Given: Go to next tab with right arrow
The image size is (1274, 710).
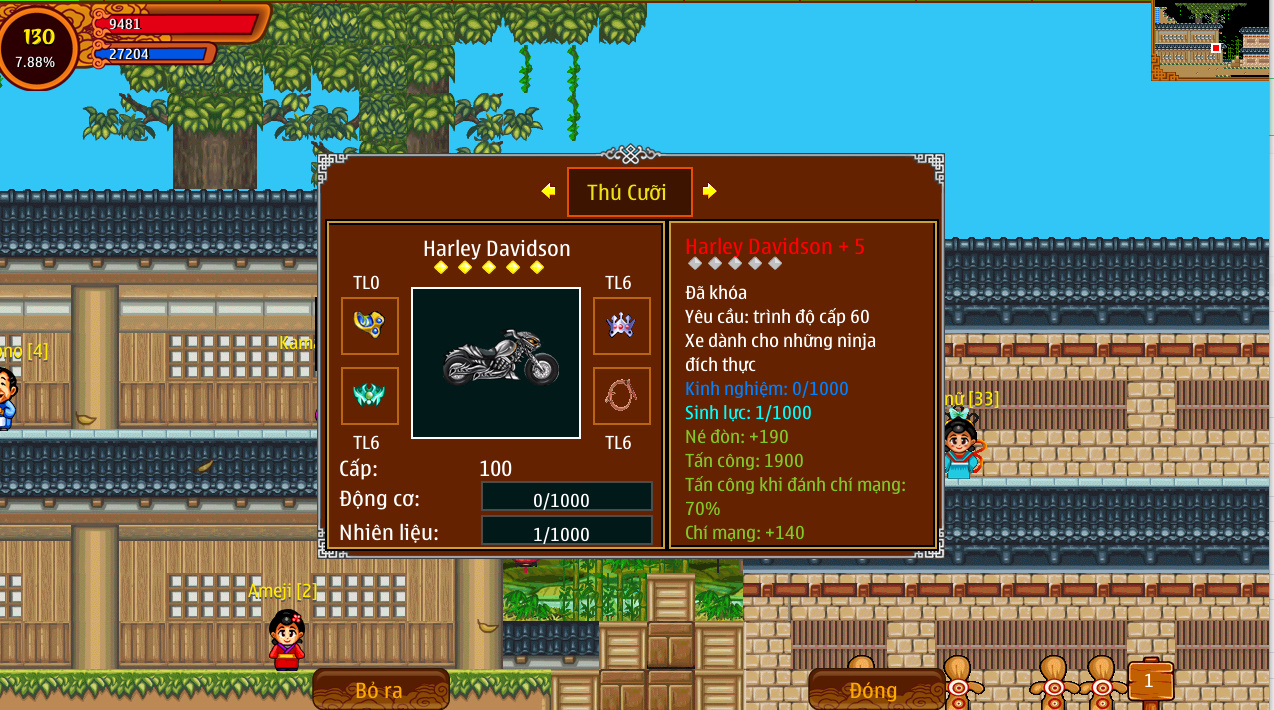Looking at the screenshot, I should click(709, 191).
